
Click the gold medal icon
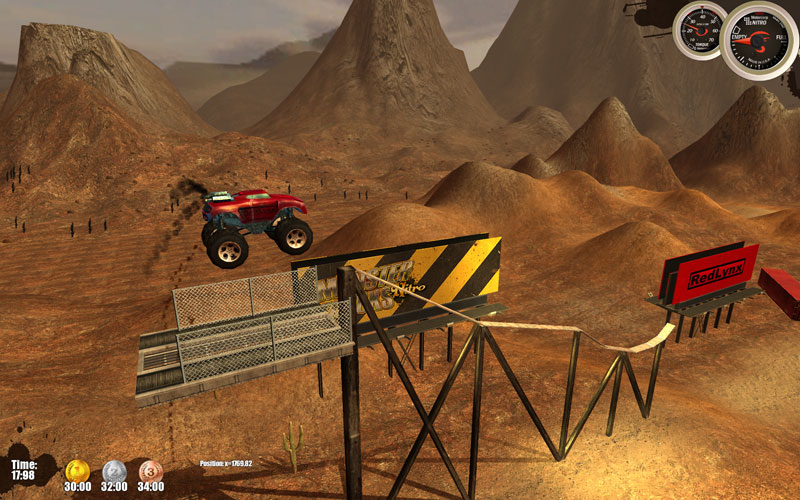click(x=77, y=470)
